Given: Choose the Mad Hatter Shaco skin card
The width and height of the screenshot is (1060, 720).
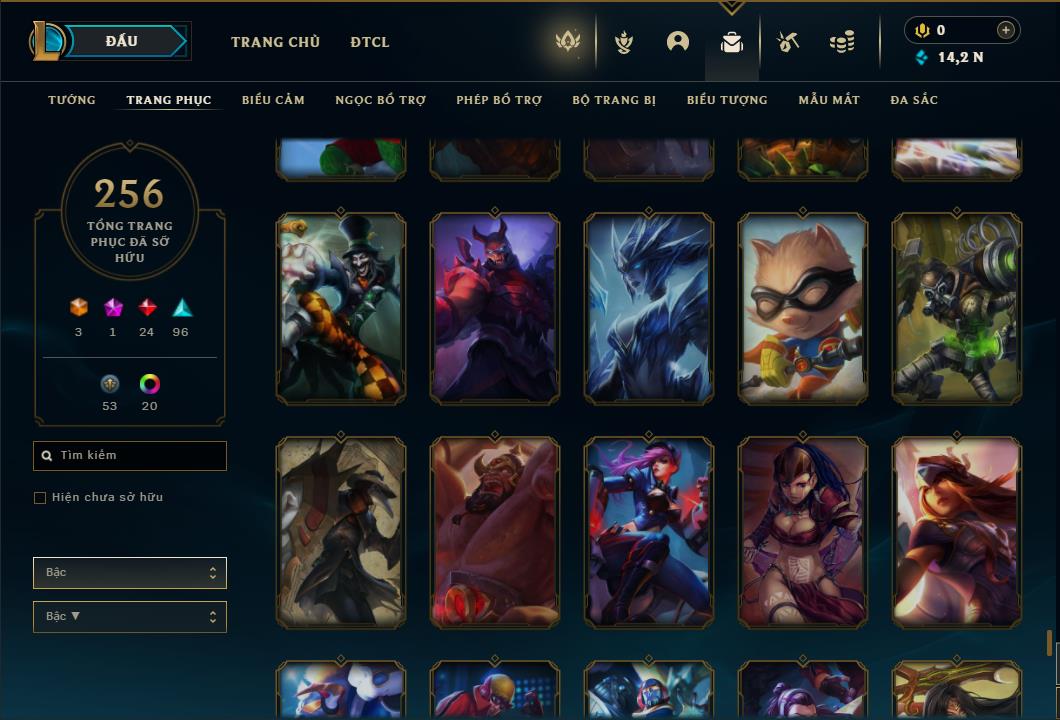Looking at the screenshot, I should coord(341,309).
